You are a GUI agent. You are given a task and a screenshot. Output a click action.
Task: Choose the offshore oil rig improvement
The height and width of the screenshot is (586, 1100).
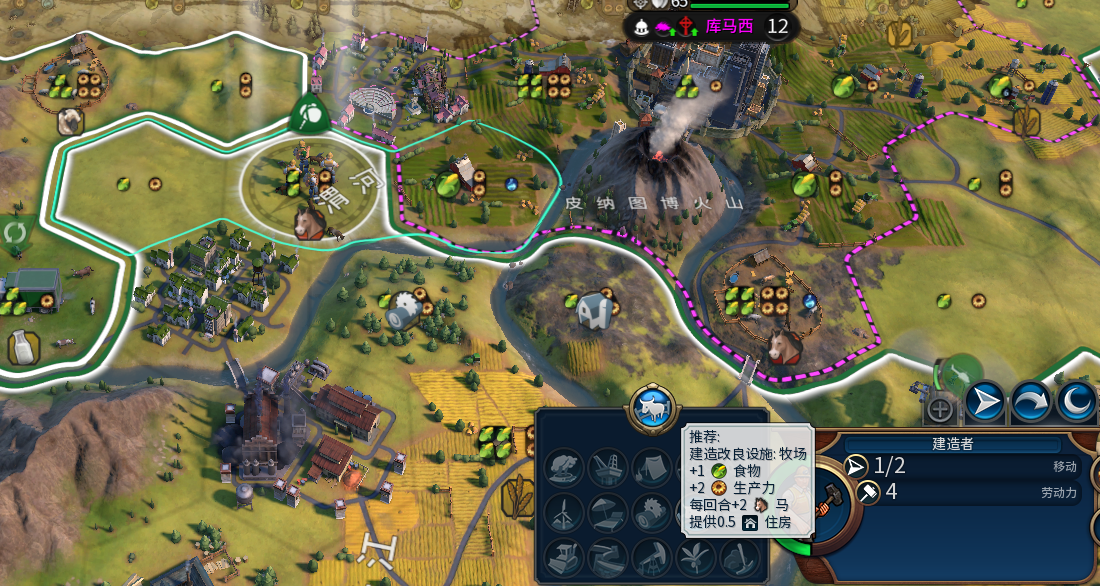[609, 468]
